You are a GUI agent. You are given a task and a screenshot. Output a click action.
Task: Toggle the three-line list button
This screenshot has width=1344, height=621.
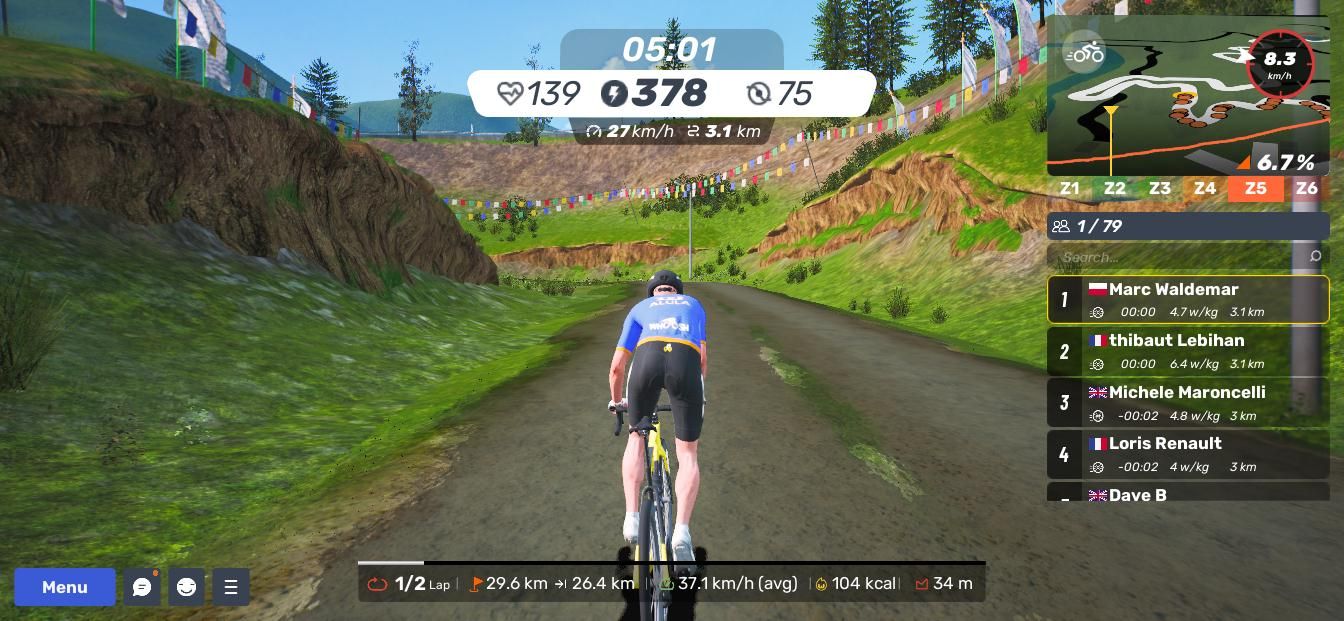click(231, 587)
